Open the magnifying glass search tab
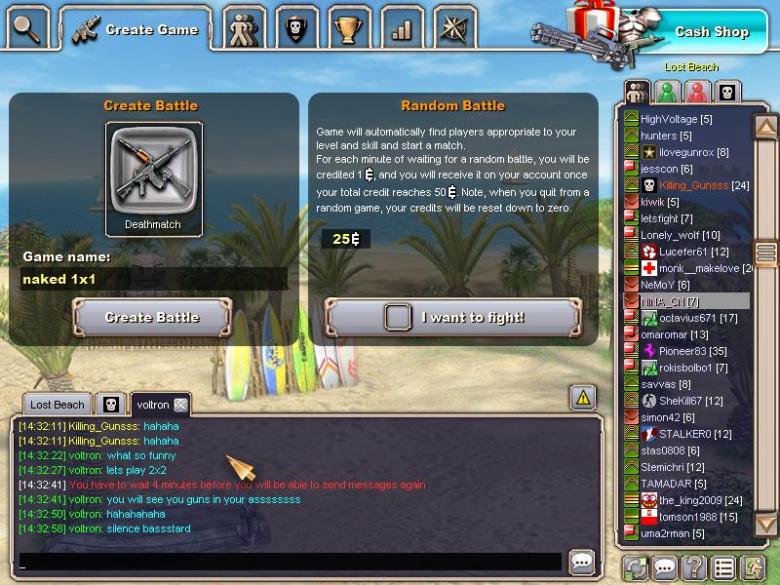Viewport: 780px width, 585px height. [27, 28]
